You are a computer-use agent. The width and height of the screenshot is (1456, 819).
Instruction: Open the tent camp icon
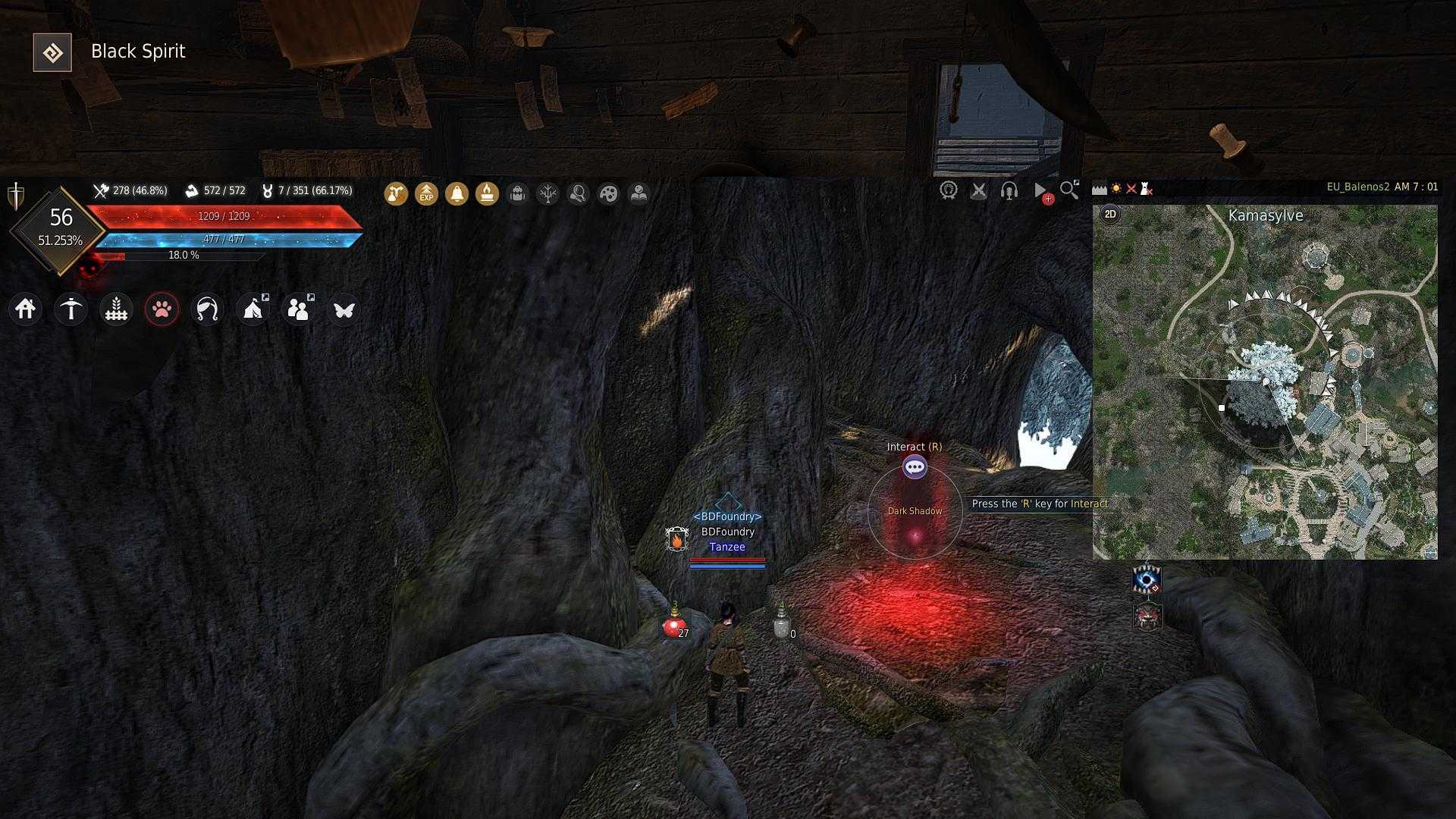pos(253,309)
